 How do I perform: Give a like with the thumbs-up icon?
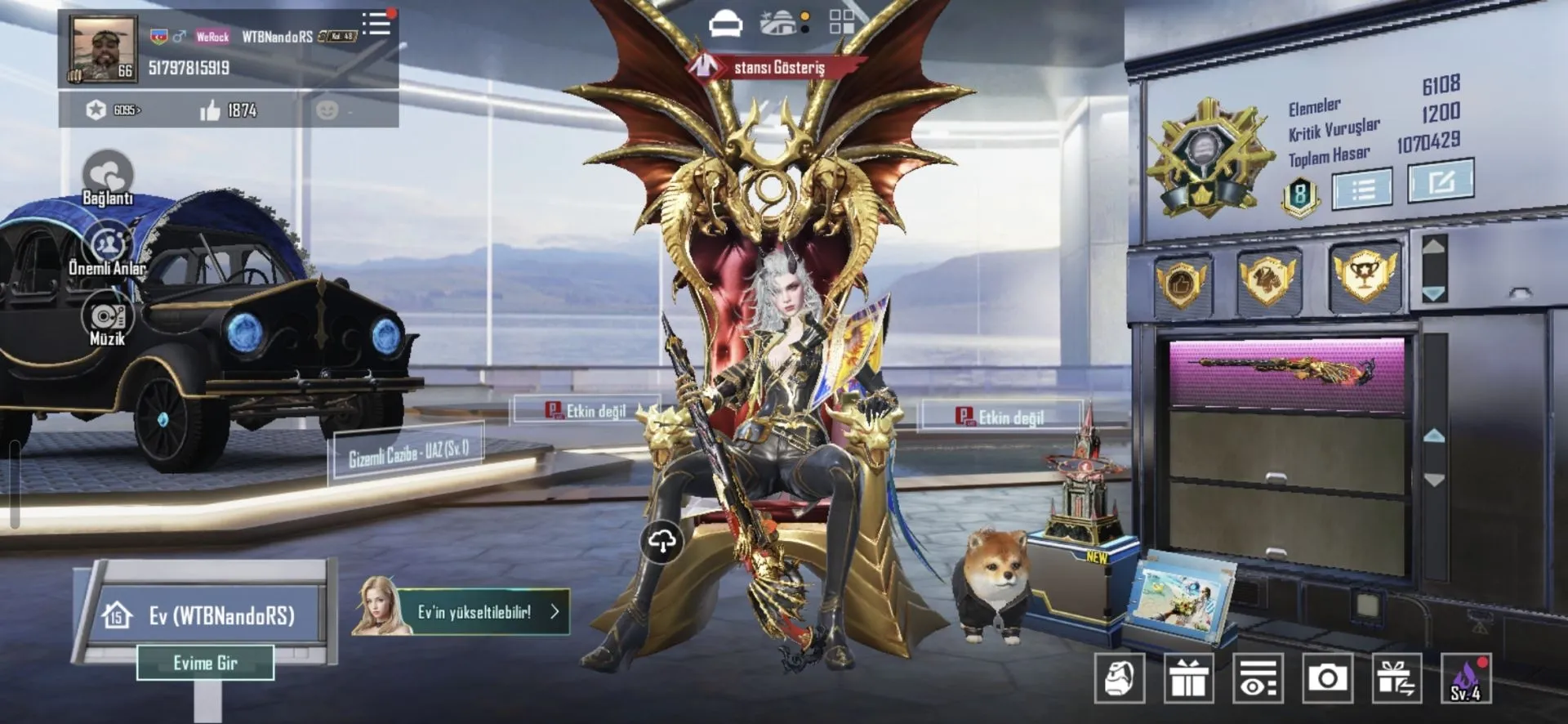(x=211, y=110)
